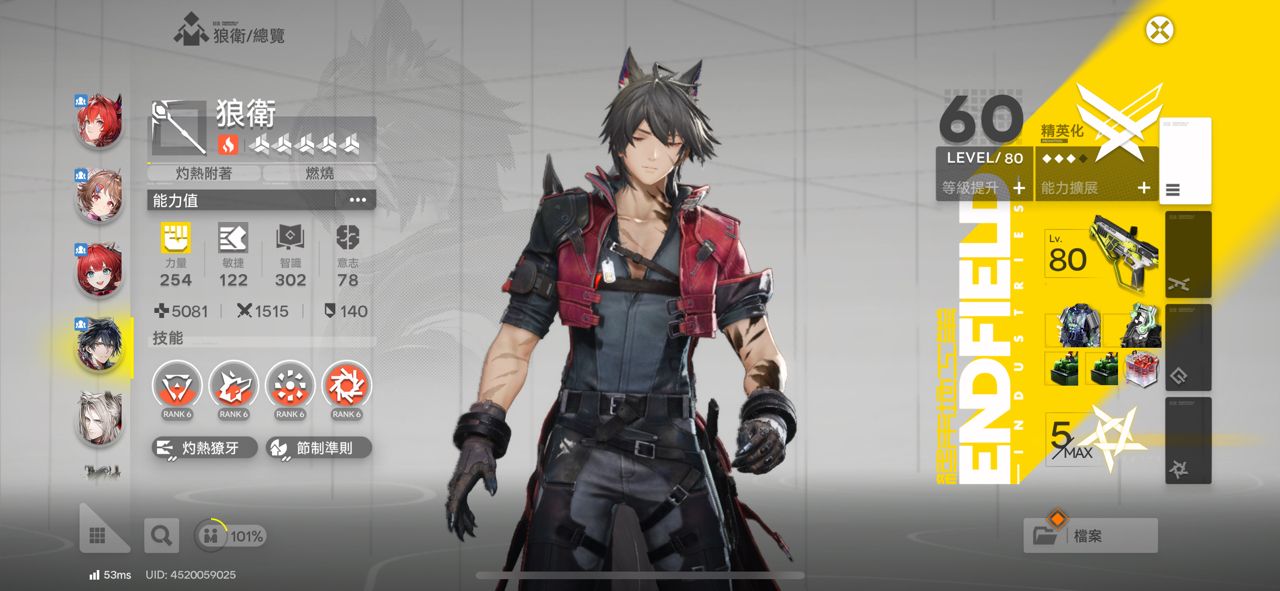
Task: Select the white-haired character portrait
Action: (99, 418)
